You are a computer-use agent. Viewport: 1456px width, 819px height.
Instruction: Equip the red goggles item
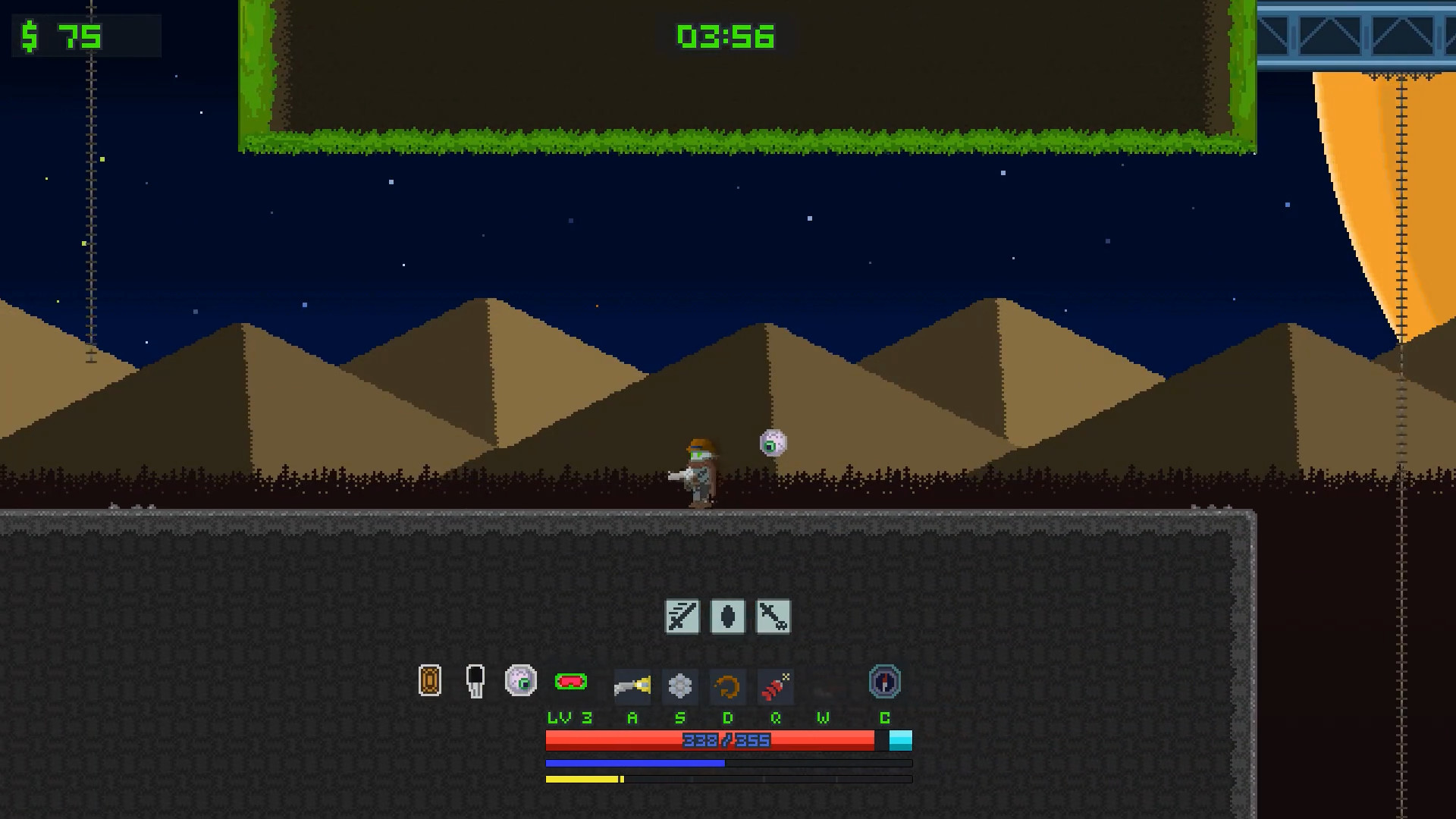[573, 682]
